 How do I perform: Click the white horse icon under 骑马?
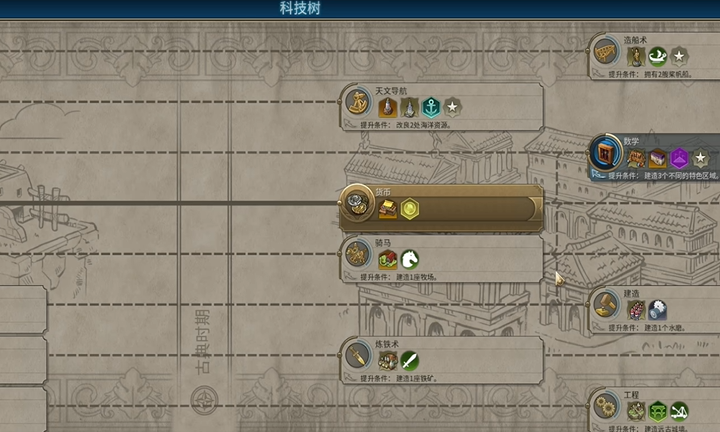pos(410,260)
